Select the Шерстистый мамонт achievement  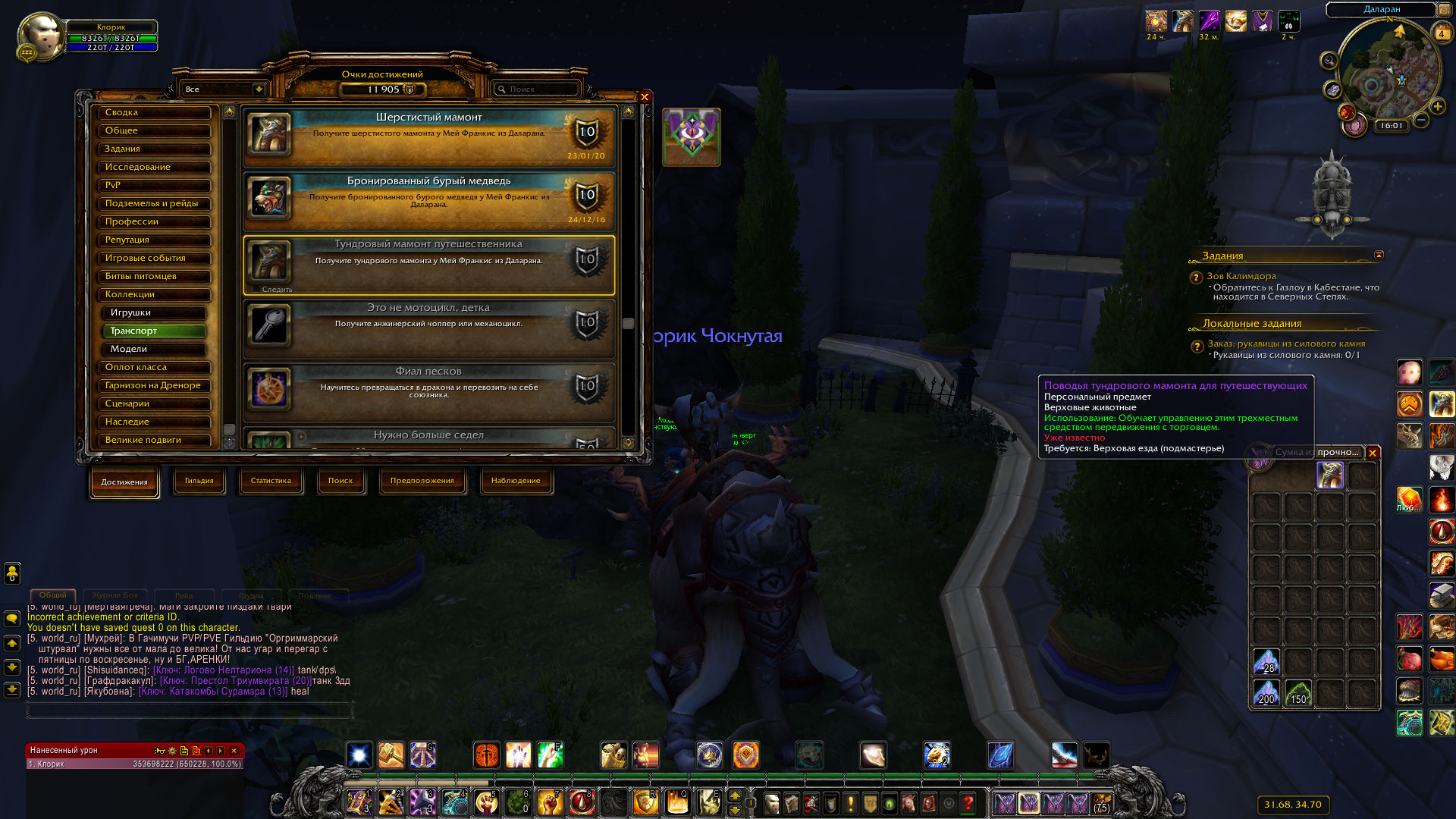(428, 136)
